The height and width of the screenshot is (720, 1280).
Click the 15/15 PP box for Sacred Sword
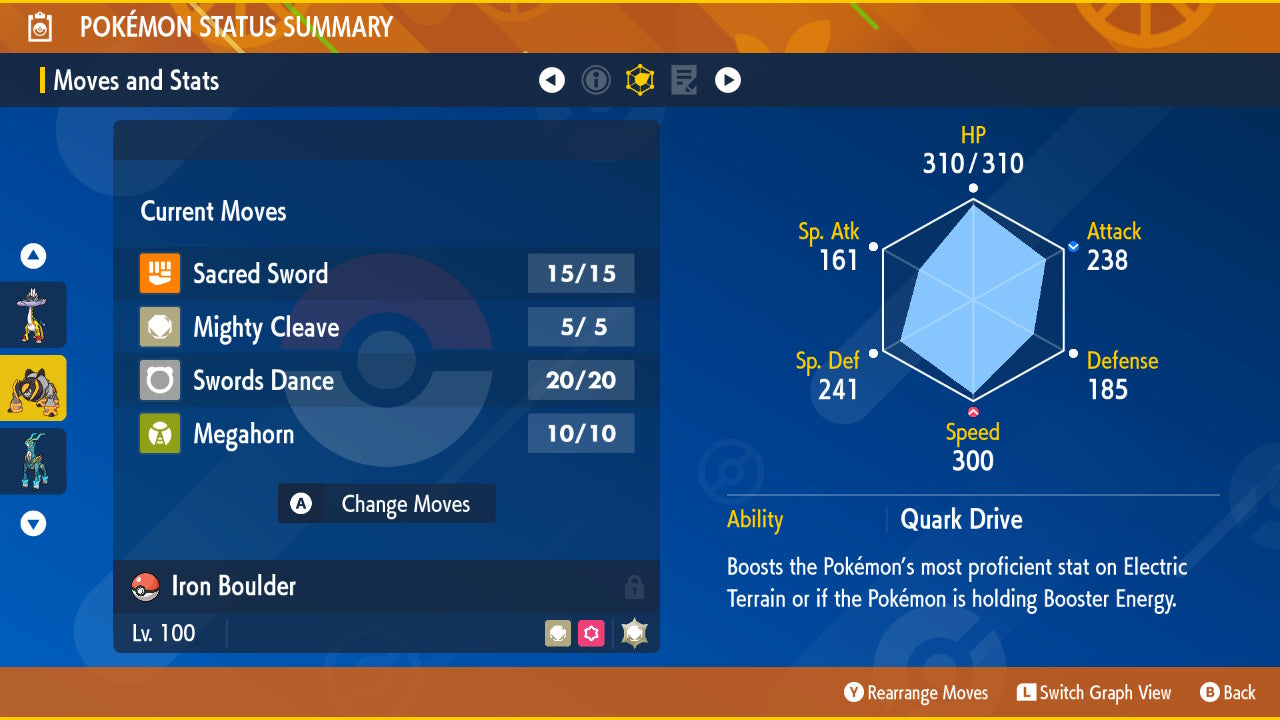581,273
